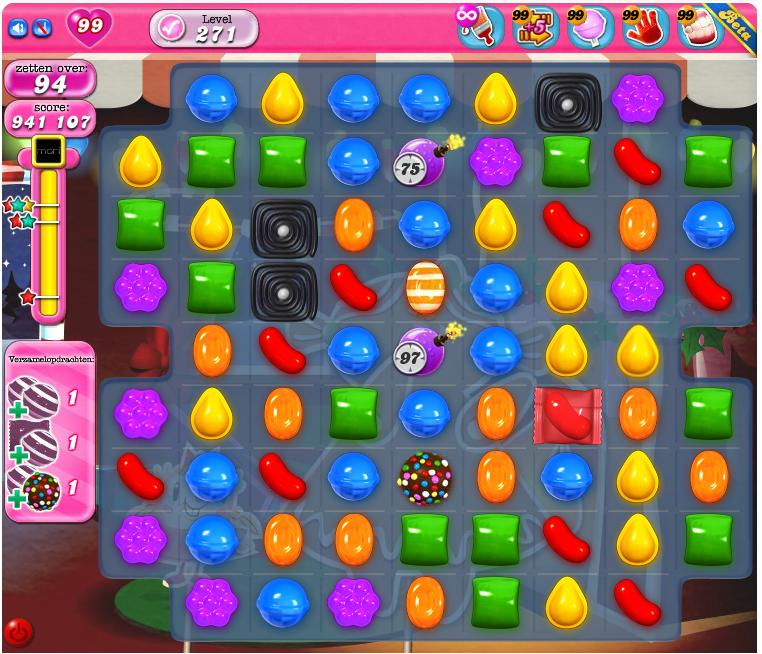Image resolution: width=762 pixels, height=654 pixels.
Task: Use the +5 extra moves booster
Action: tap(535, 27)
